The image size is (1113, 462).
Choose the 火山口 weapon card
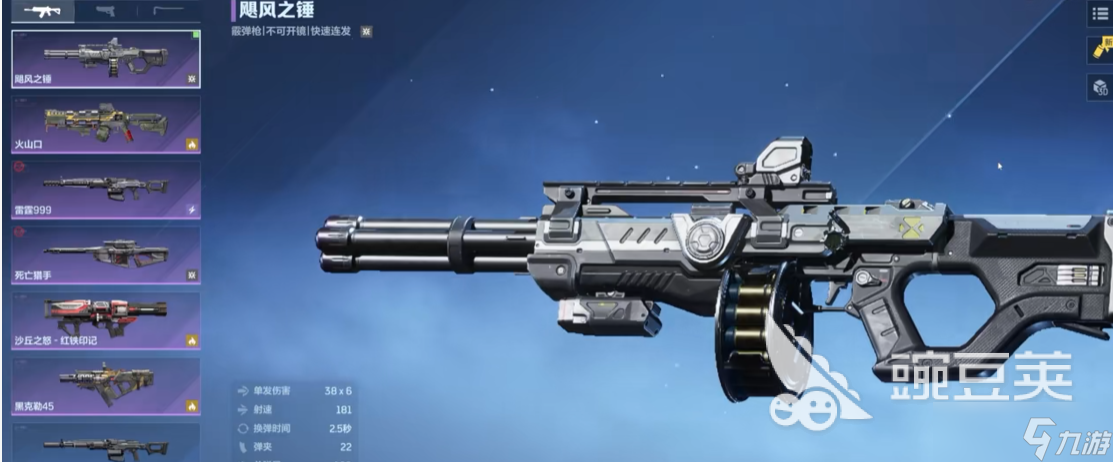(x=105, y=124)
